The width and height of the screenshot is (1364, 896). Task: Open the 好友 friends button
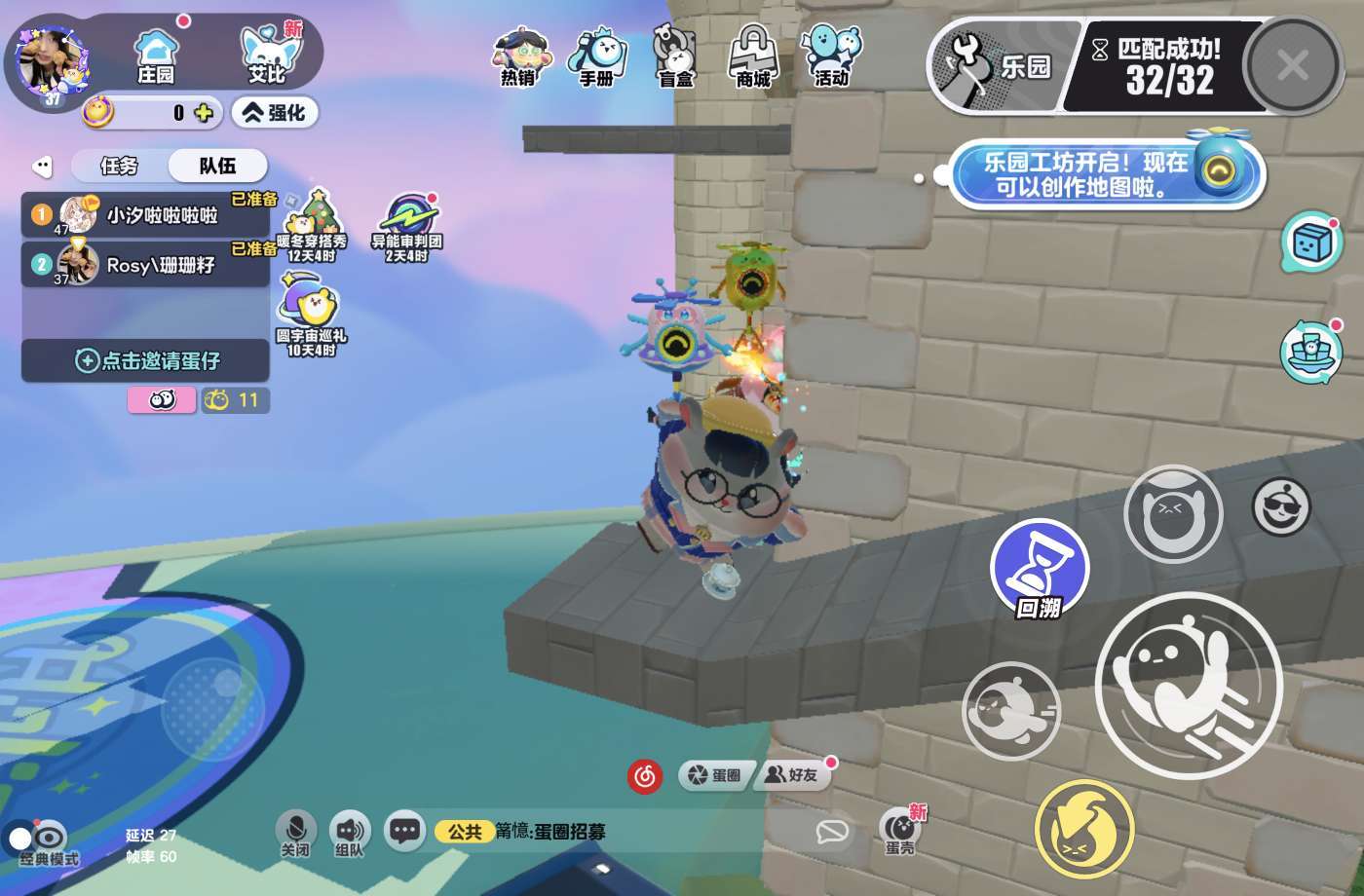791,775
